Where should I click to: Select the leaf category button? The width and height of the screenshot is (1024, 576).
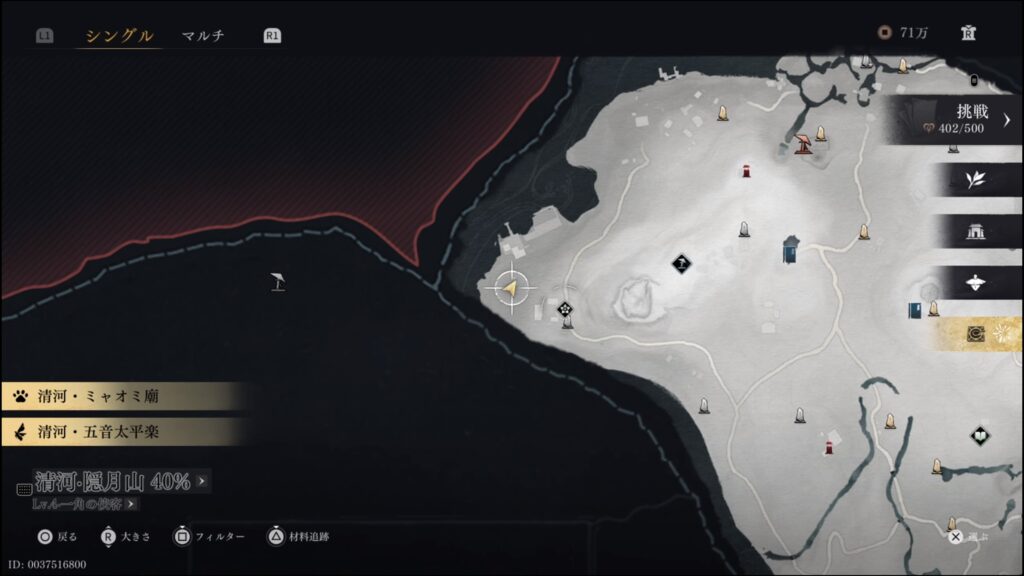975,179
